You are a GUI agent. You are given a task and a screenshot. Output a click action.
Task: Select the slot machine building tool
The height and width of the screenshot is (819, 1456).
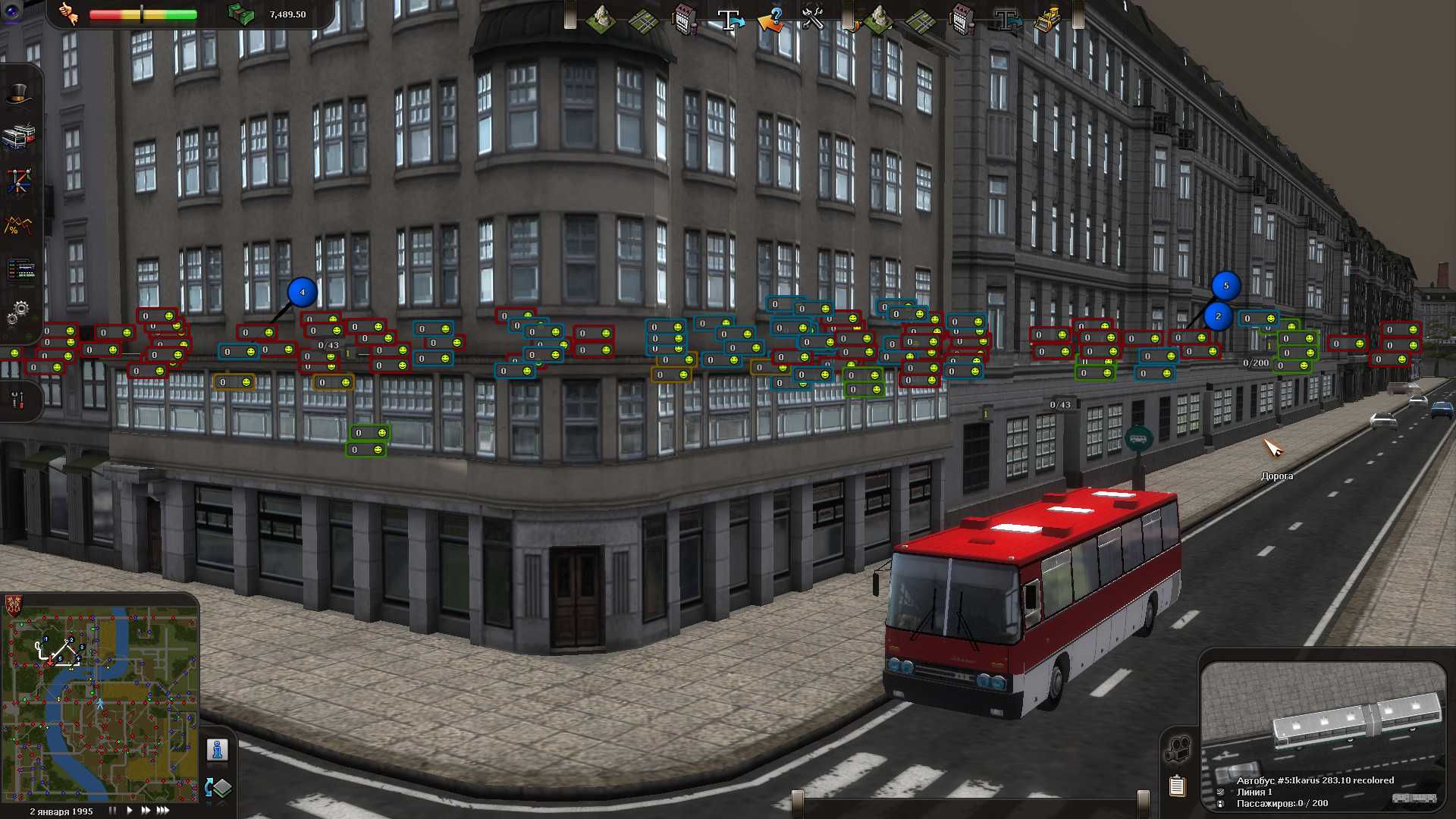685,20
